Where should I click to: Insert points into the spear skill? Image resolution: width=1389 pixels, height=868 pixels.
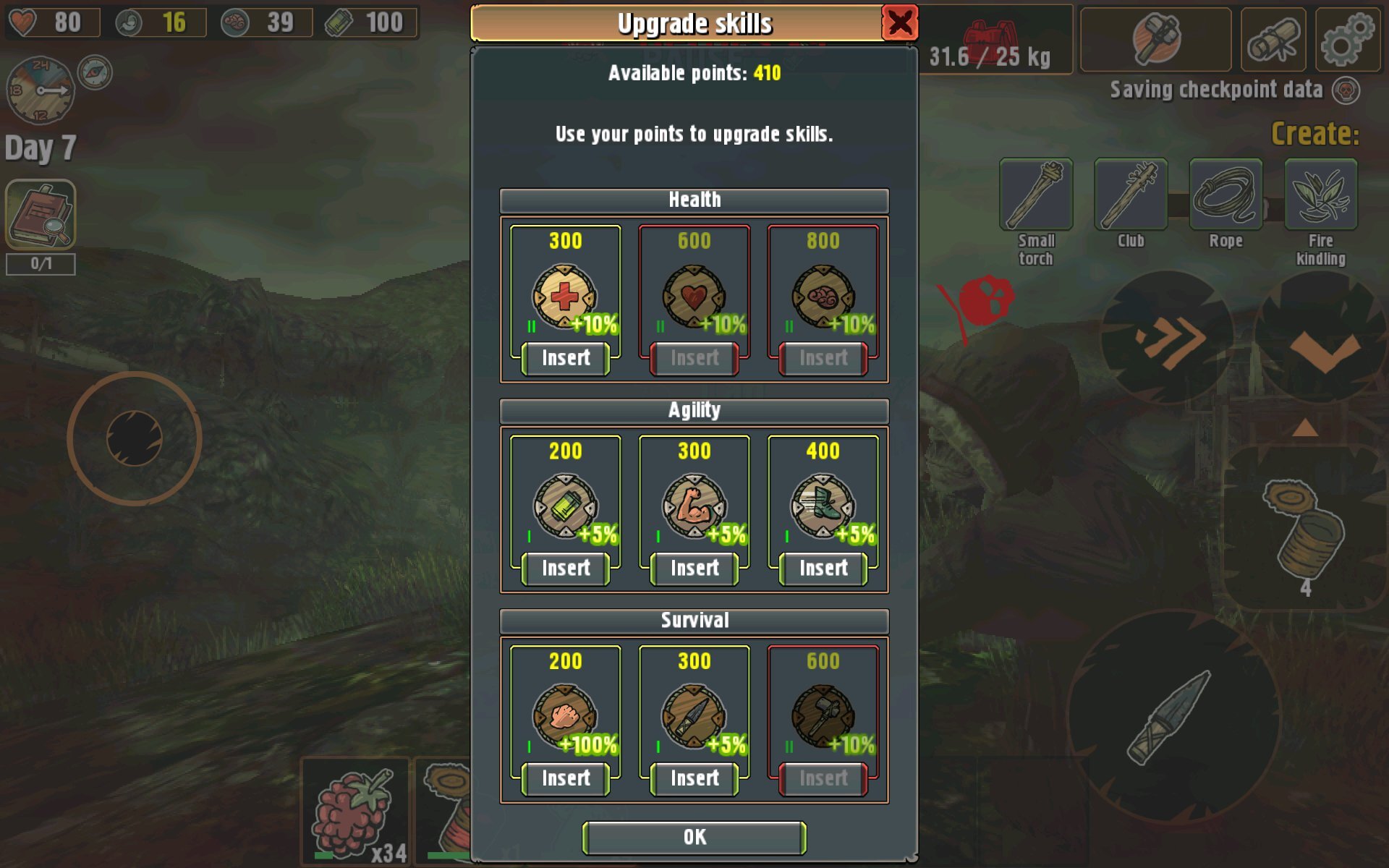tap(694, 778)
